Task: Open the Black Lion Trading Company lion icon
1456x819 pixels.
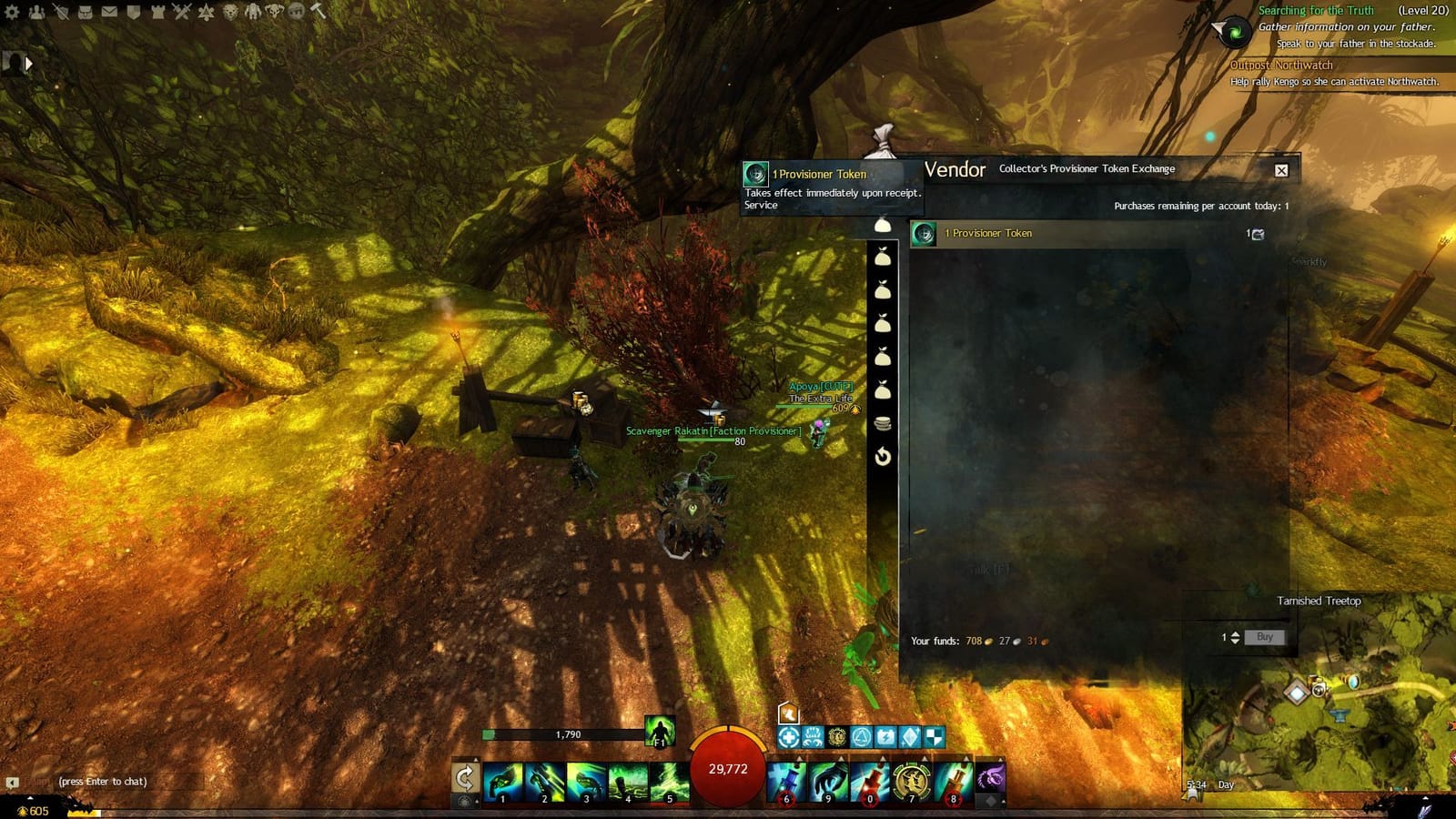Action: tap(230, 13)
